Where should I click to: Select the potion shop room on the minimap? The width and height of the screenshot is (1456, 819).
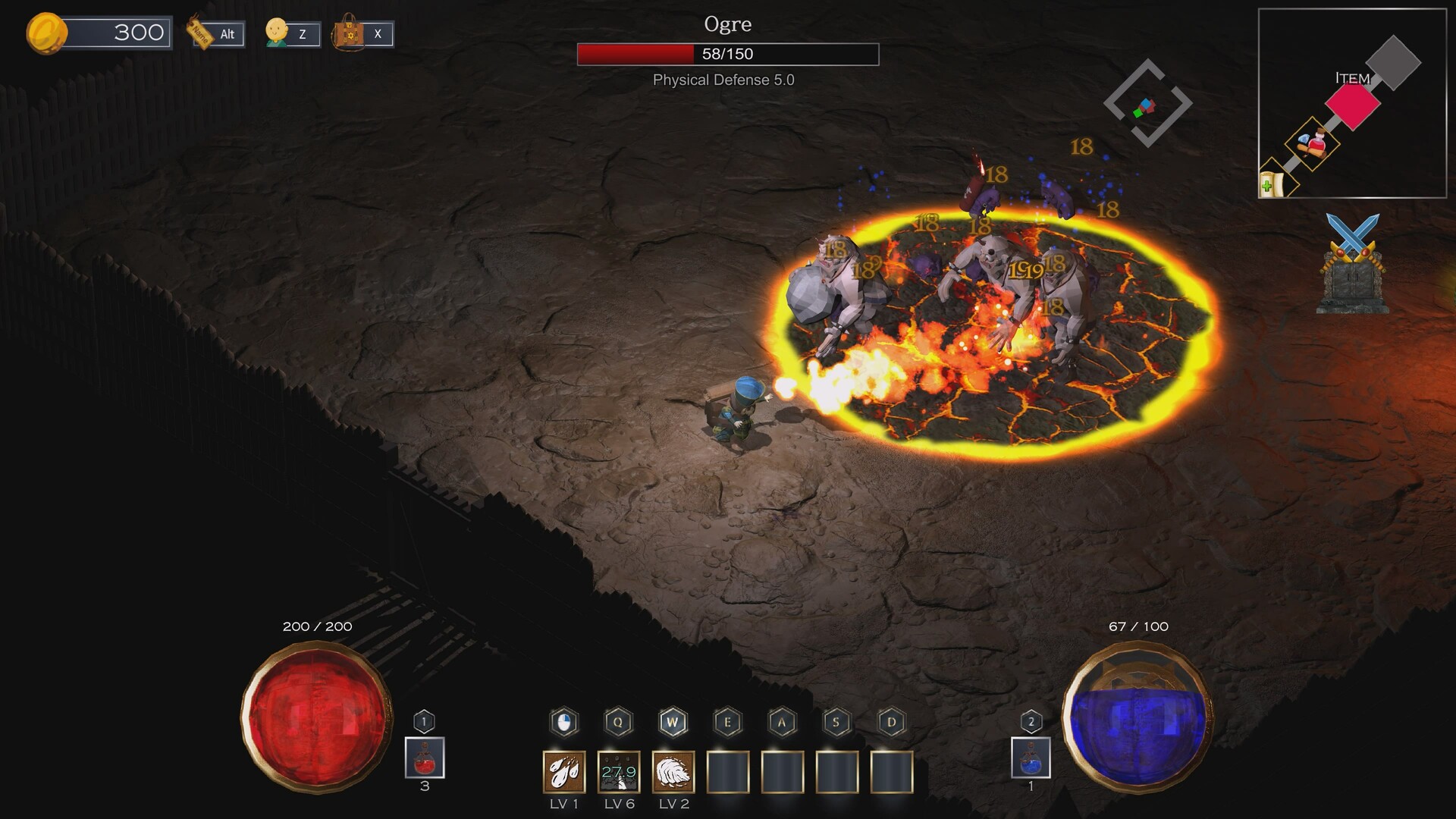click(1313, 143)
